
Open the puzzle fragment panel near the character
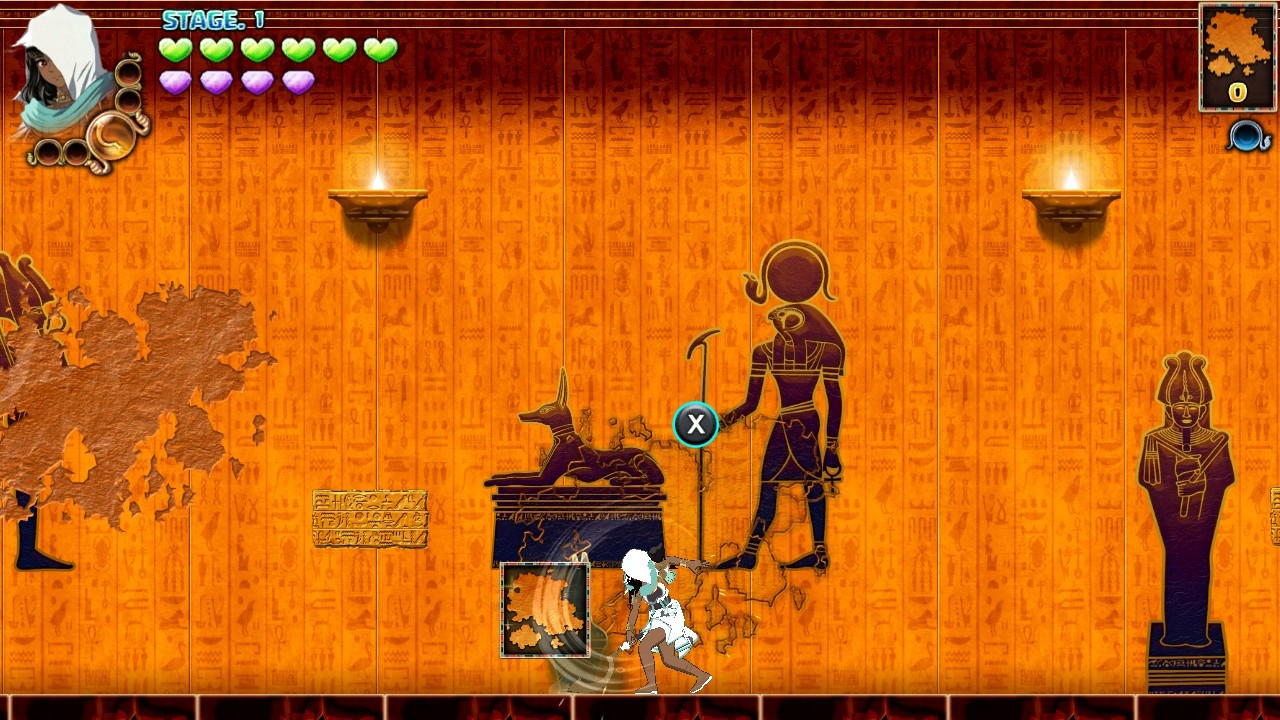[544, 607]
